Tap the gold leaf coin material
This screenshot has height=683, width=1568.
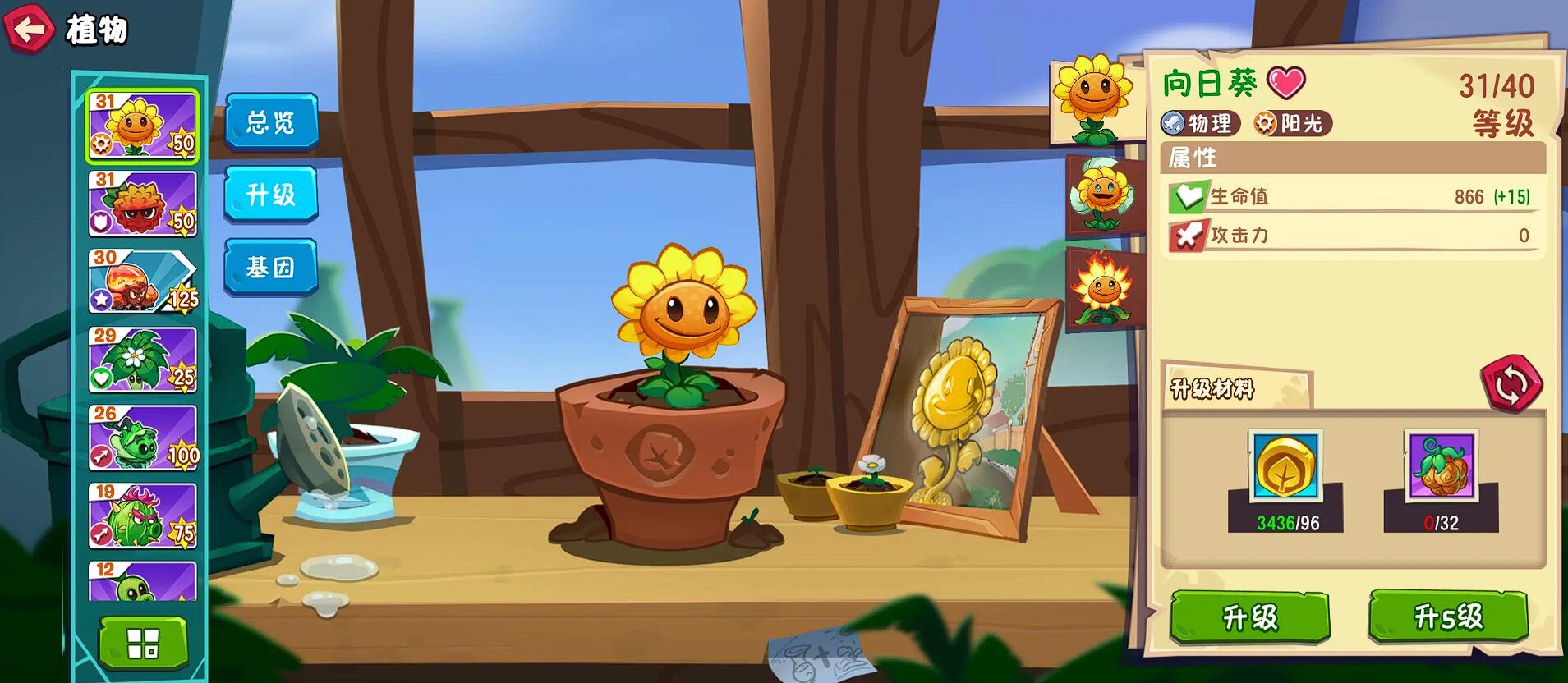(1285, 466)
